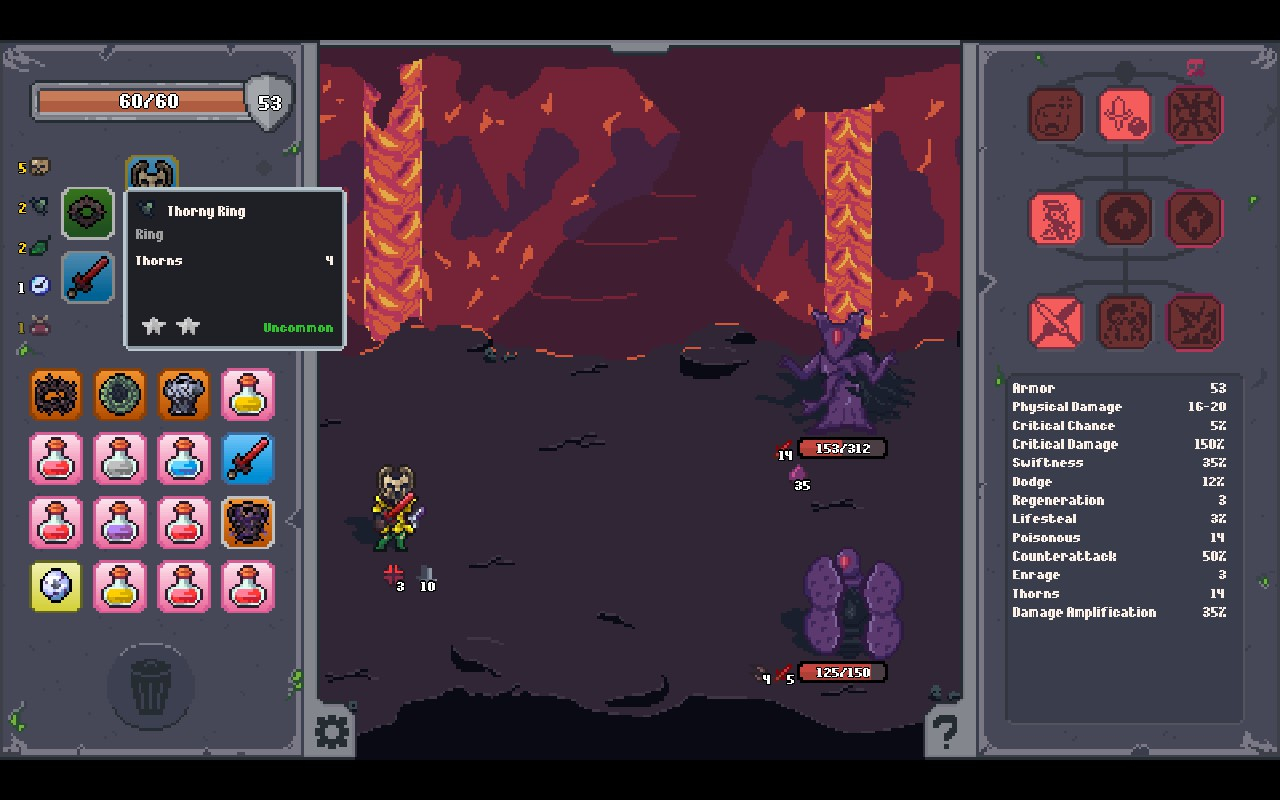Select the angry face skill node

pyautogui.click(x=1057, y=115)
